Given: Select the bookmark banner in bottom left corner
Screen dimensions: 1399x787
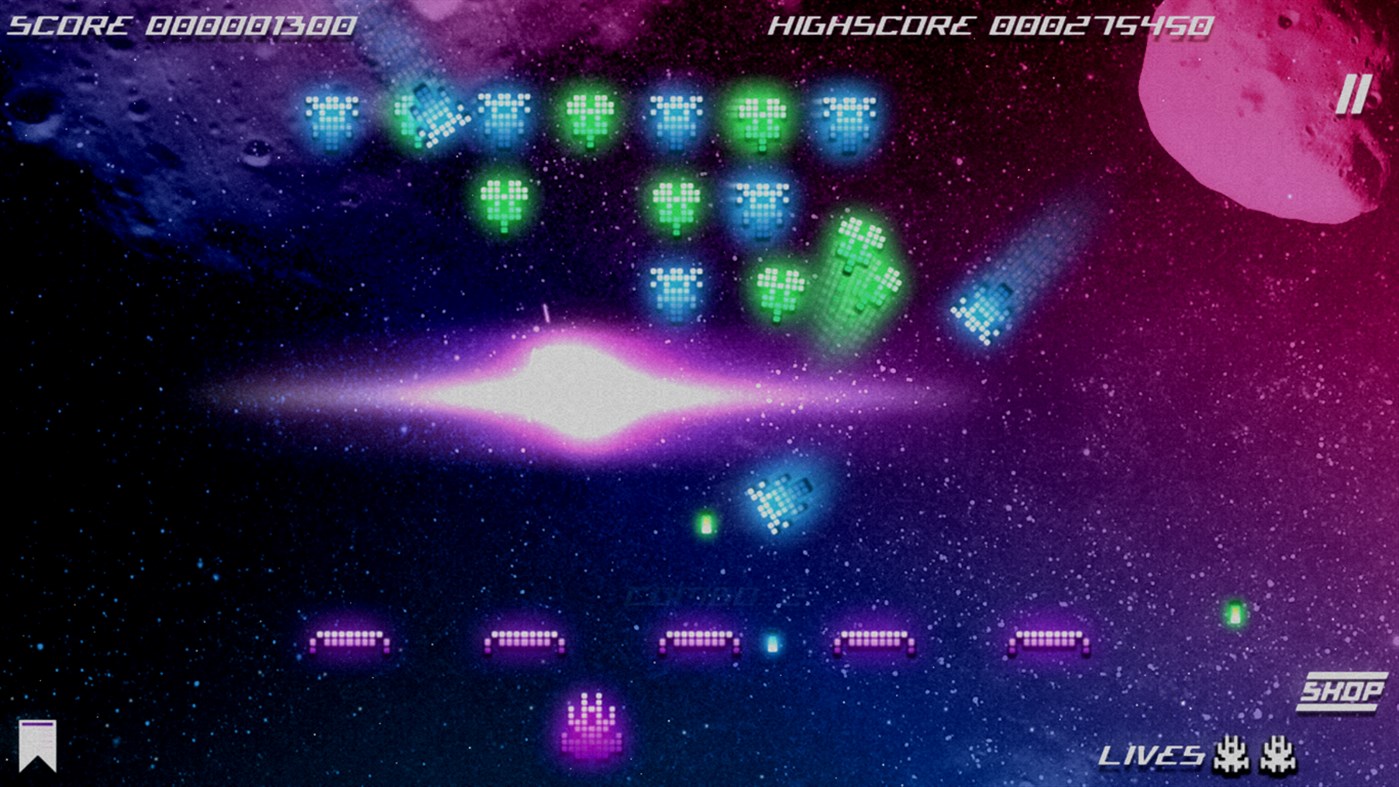Looking at the screenshot, I should point(38,748).
